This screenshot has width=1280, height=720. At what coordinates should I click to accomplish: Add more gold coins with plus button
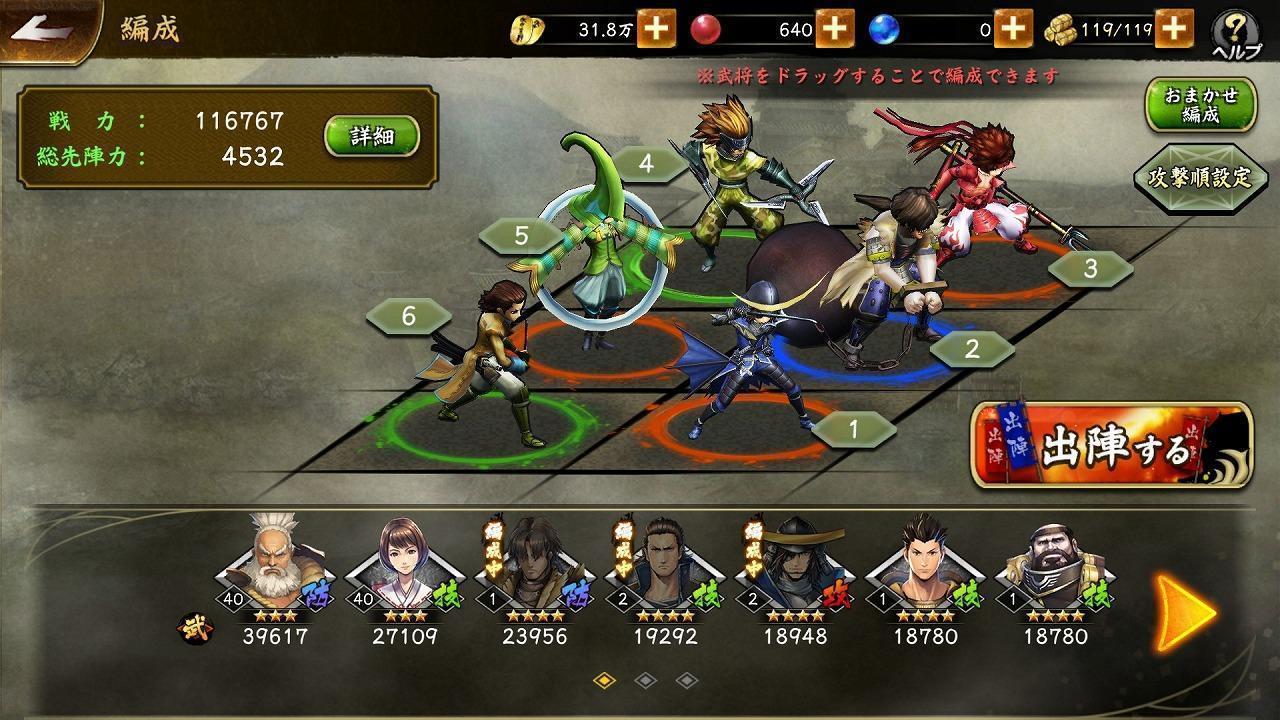pos(656,29)
